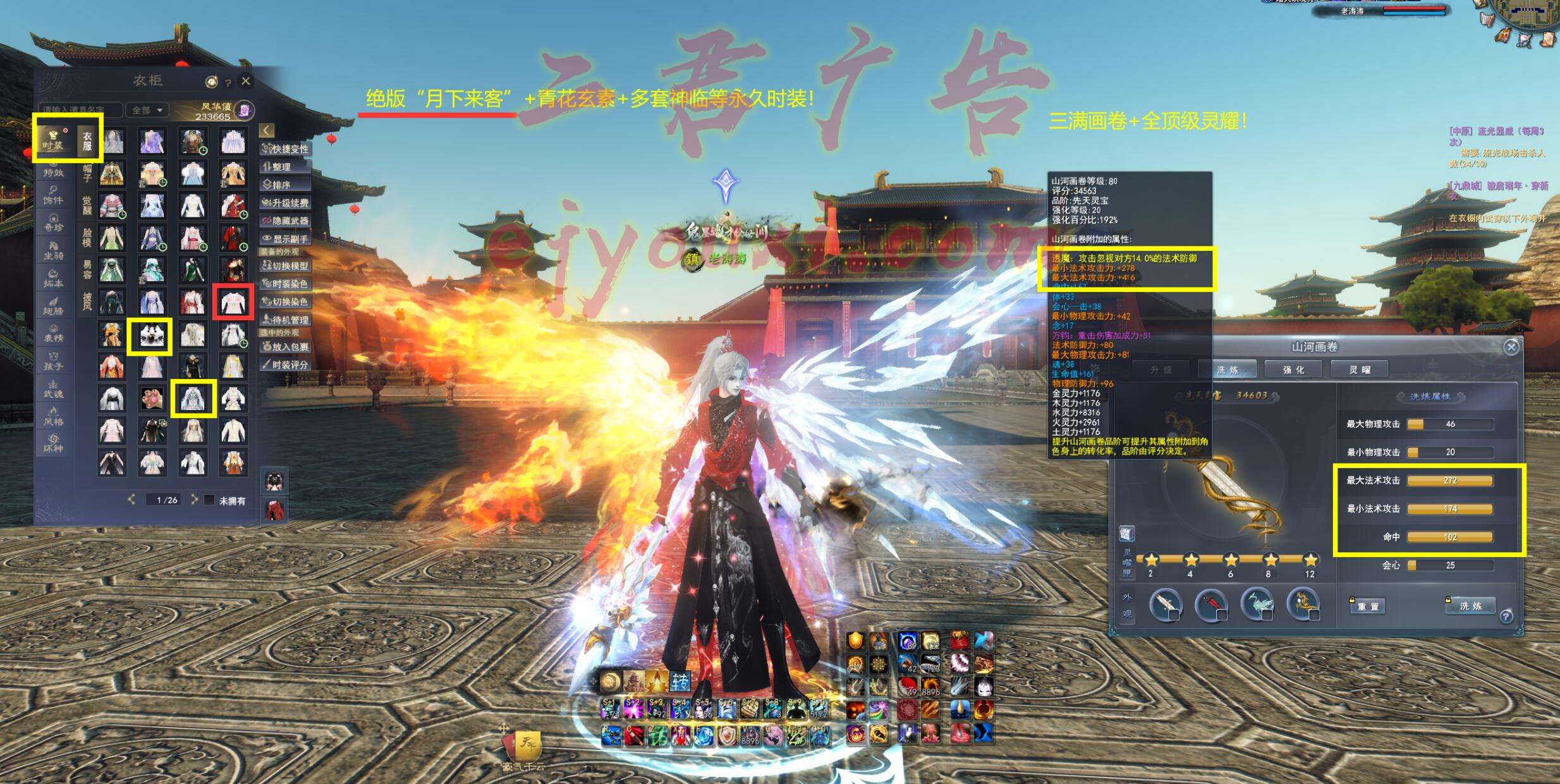Toggle the 隐藏武器 hide weapon option
Screen dimensions: 1560x784
286,221
